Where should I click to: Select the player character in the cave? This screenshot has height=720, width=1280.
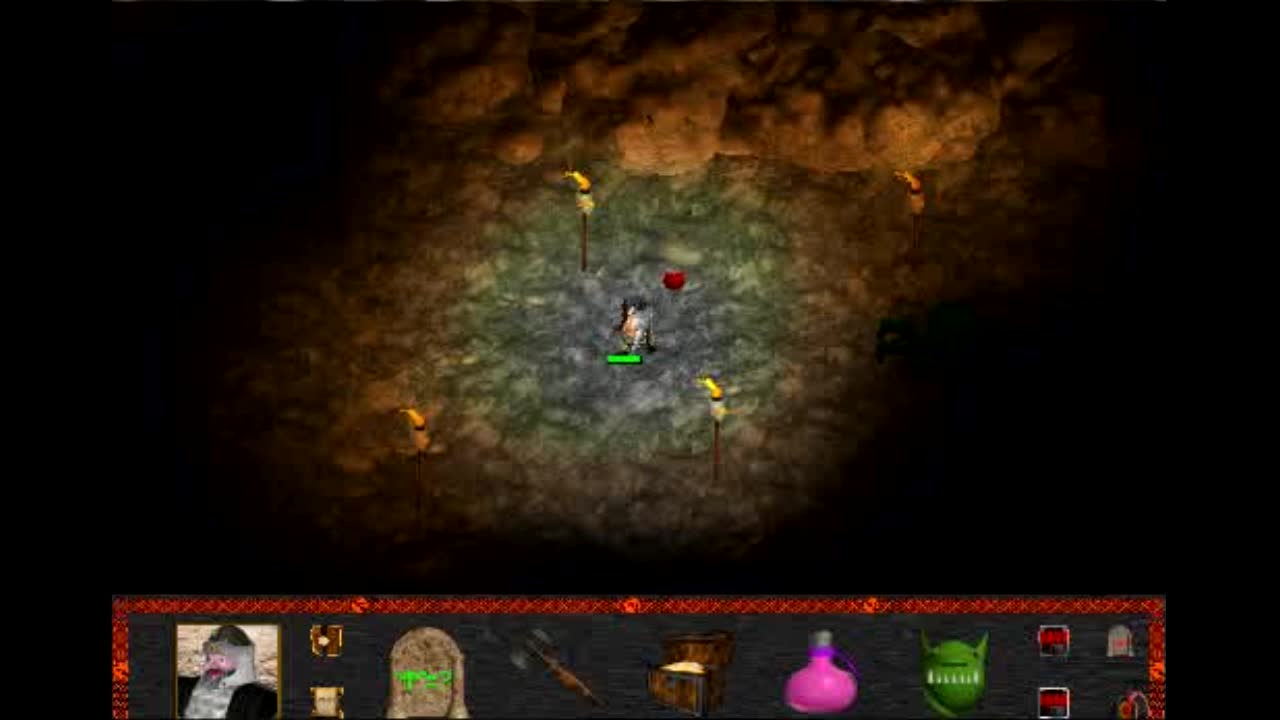click(636, 320)
